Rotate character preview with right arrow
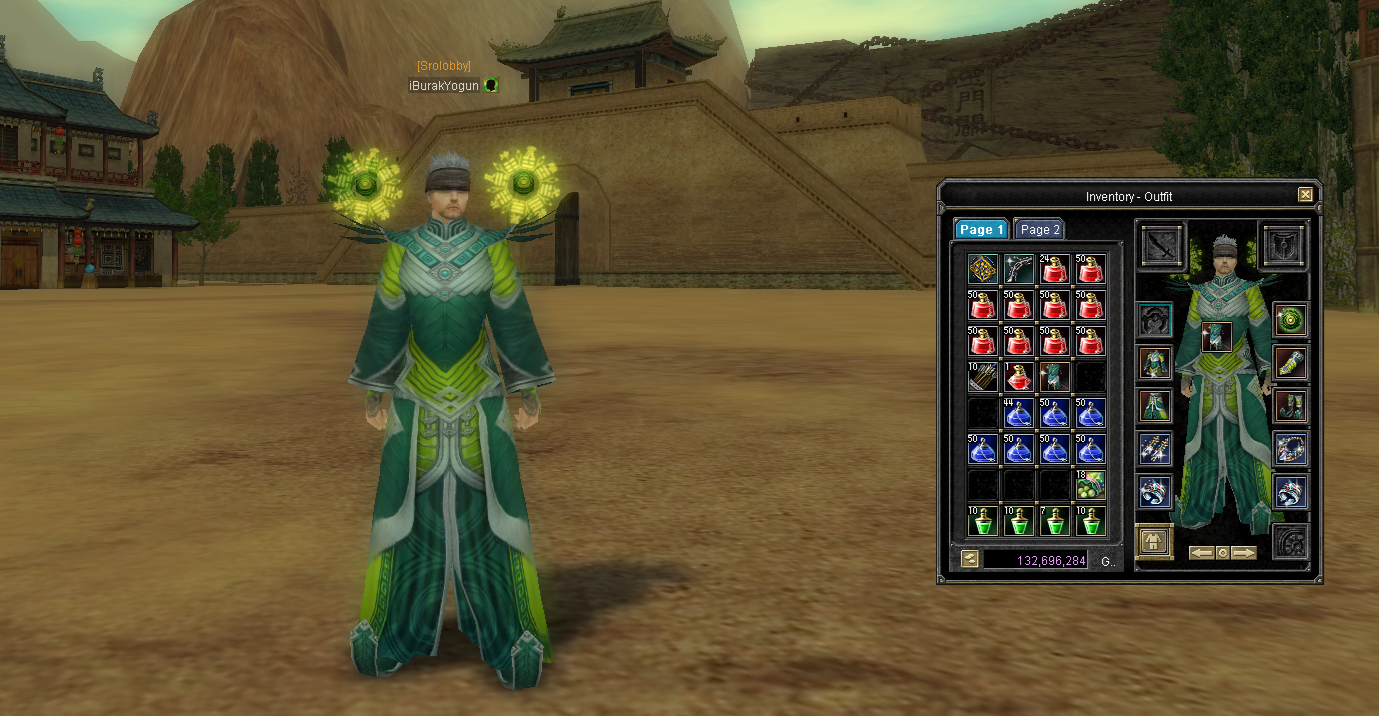1379x716 pixels. coord(1243,553)
